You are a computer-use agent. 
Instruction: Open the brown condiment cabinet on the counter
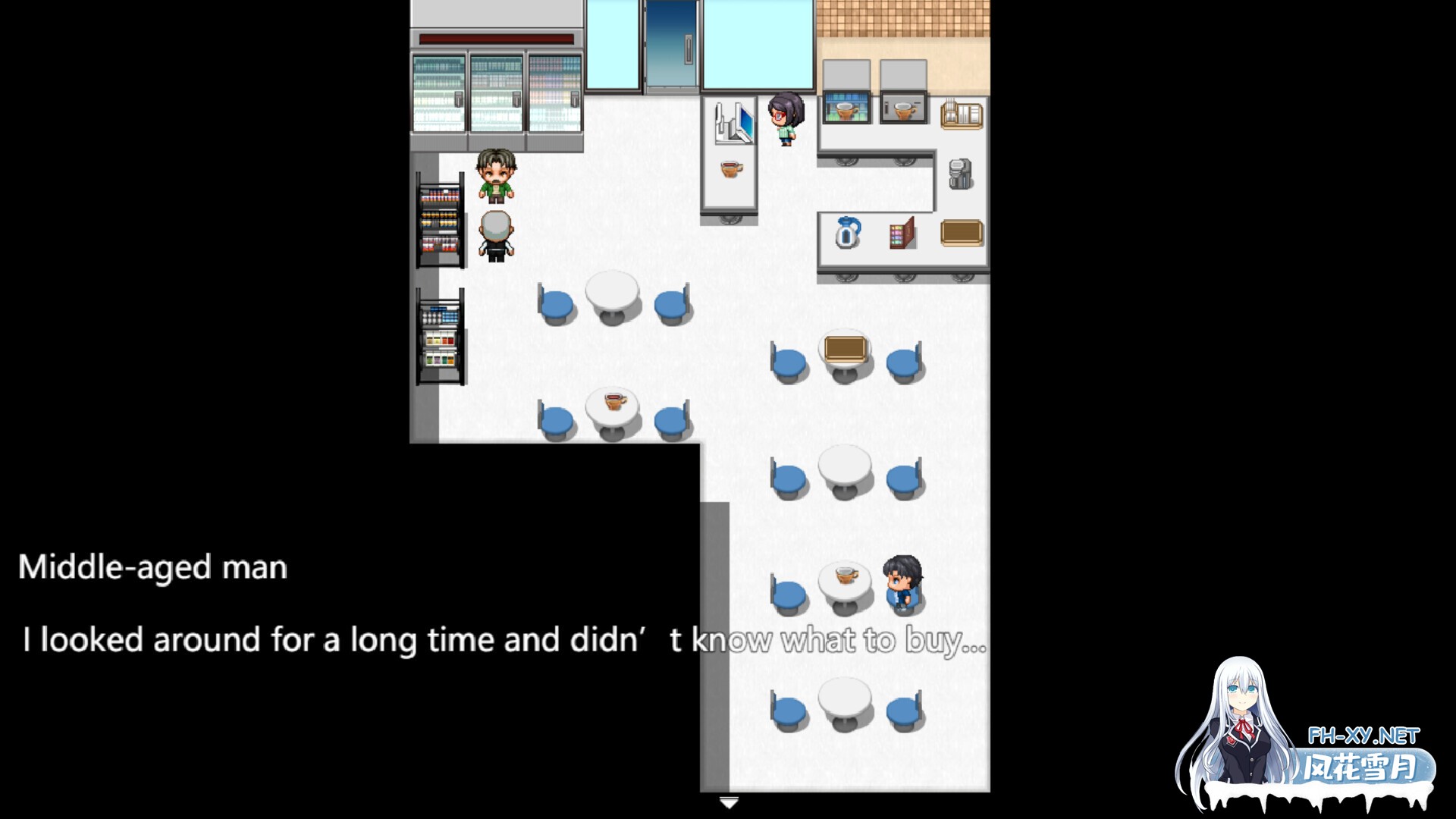tap(901, 234)
